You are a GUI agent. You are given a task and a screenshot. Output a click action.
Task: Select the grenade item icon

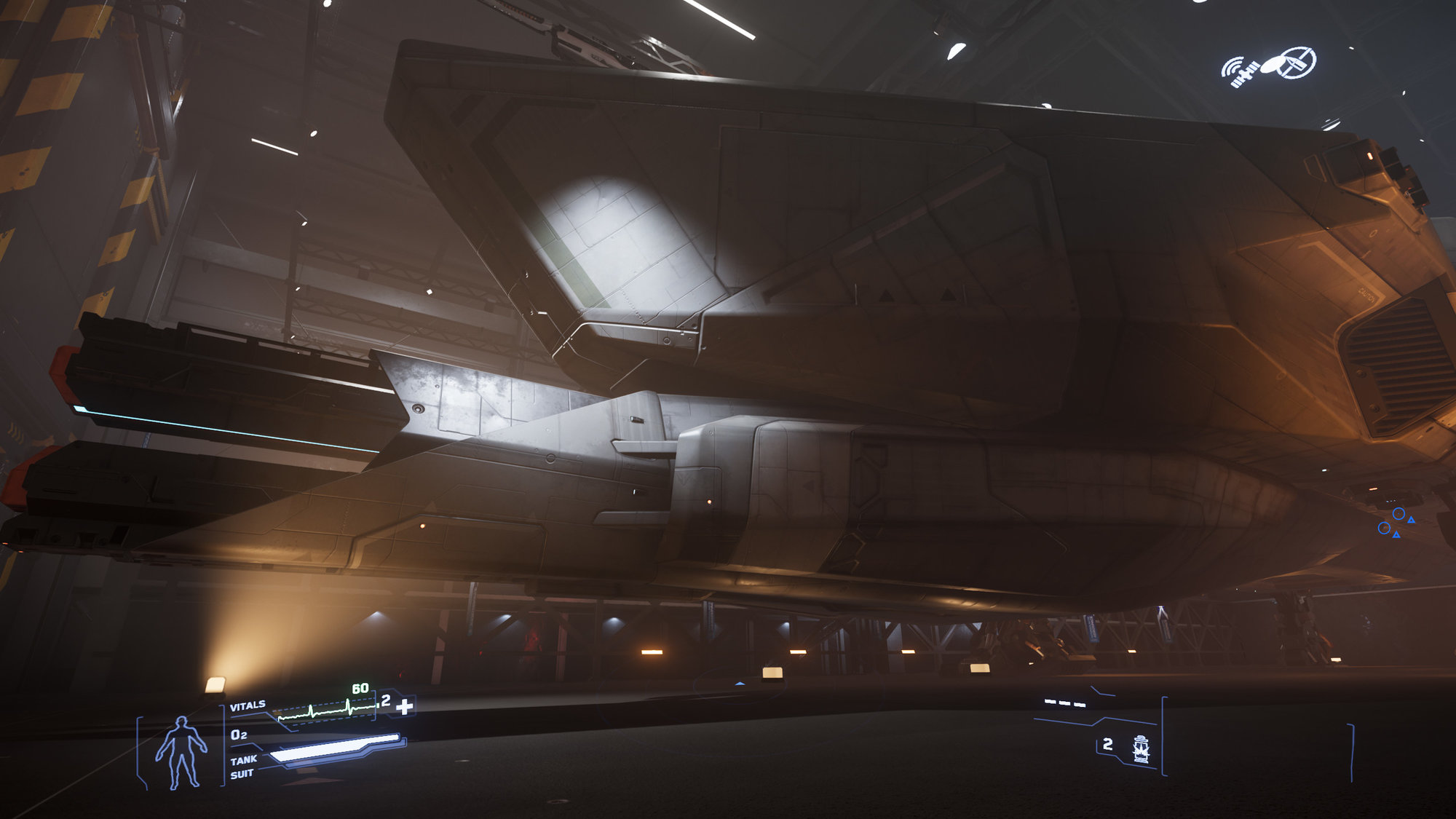tap(1141, 748)
